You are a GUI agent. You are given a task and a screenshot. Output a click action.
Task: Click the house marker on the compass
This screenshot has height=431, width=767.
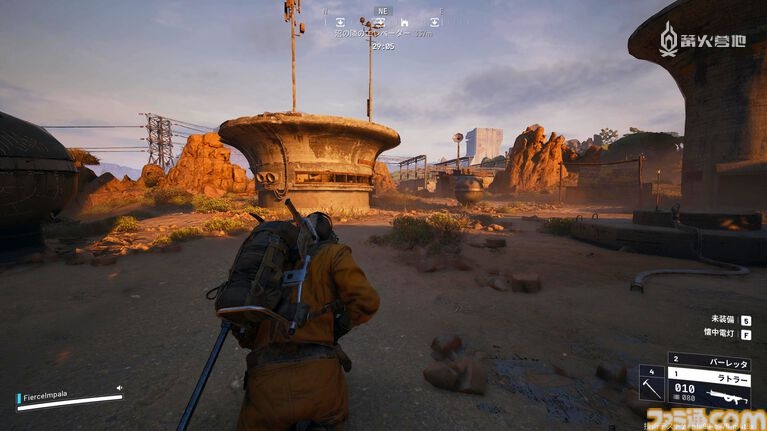click(404, 21)
